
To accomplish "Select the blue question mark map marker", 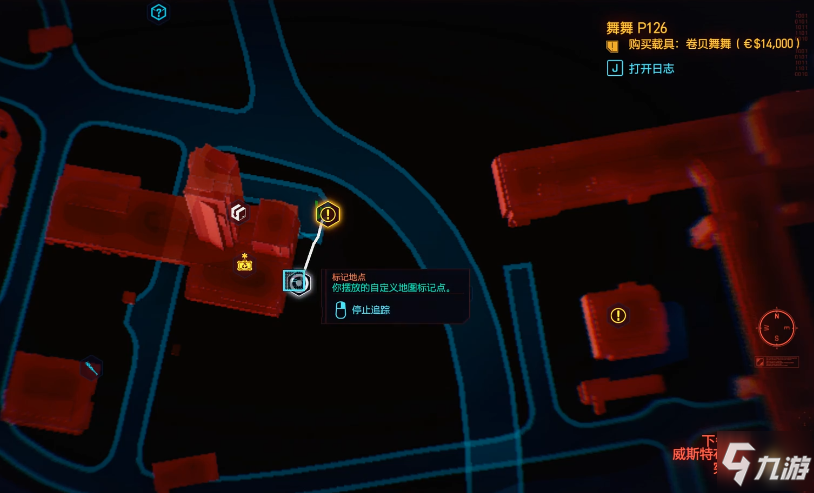I will pos(158,12).
